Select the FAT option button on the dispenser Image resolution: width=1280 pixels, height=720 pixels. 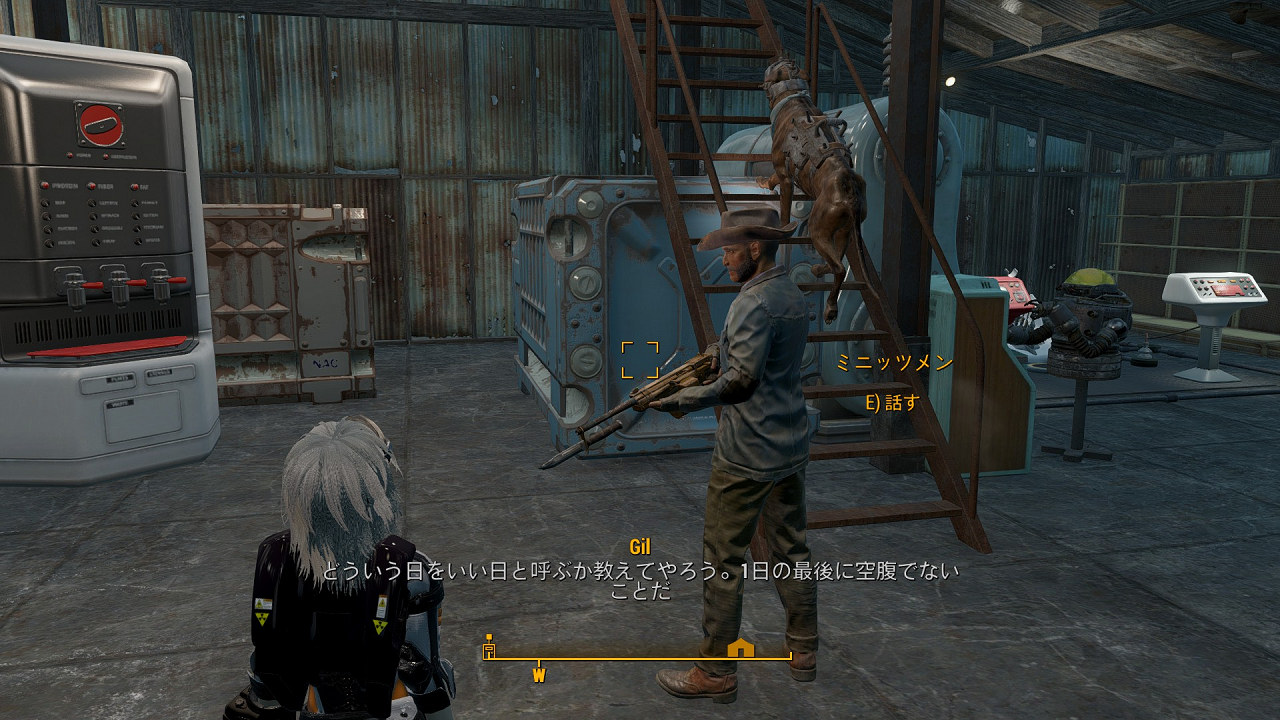pyautogui.click(x=135, y=186)
